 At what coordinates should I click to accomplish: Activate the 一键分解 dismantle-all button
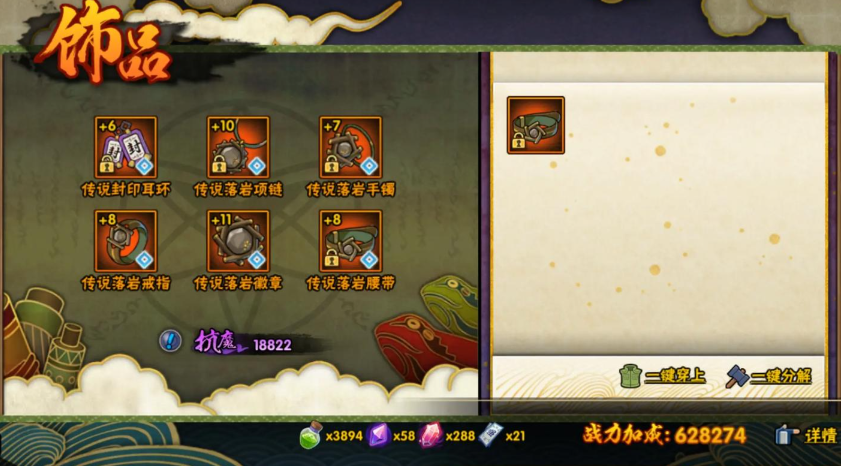tap(768, 376)
